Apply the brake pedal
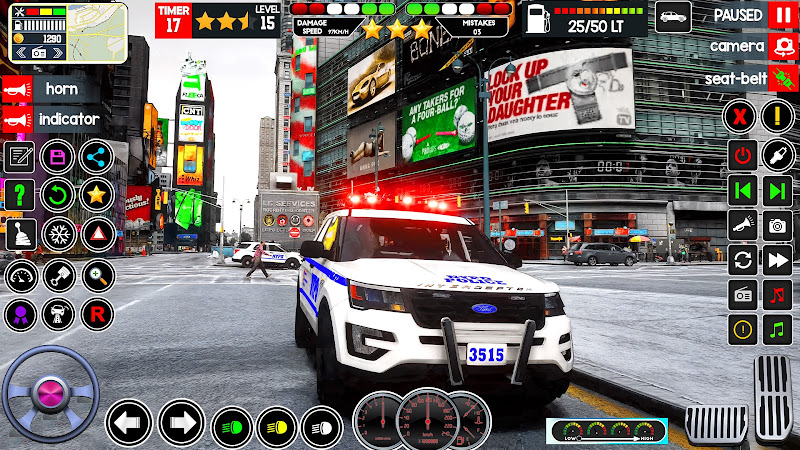This screenshot has width=800, height=450. pyautogui.click(x=715, y=424)
